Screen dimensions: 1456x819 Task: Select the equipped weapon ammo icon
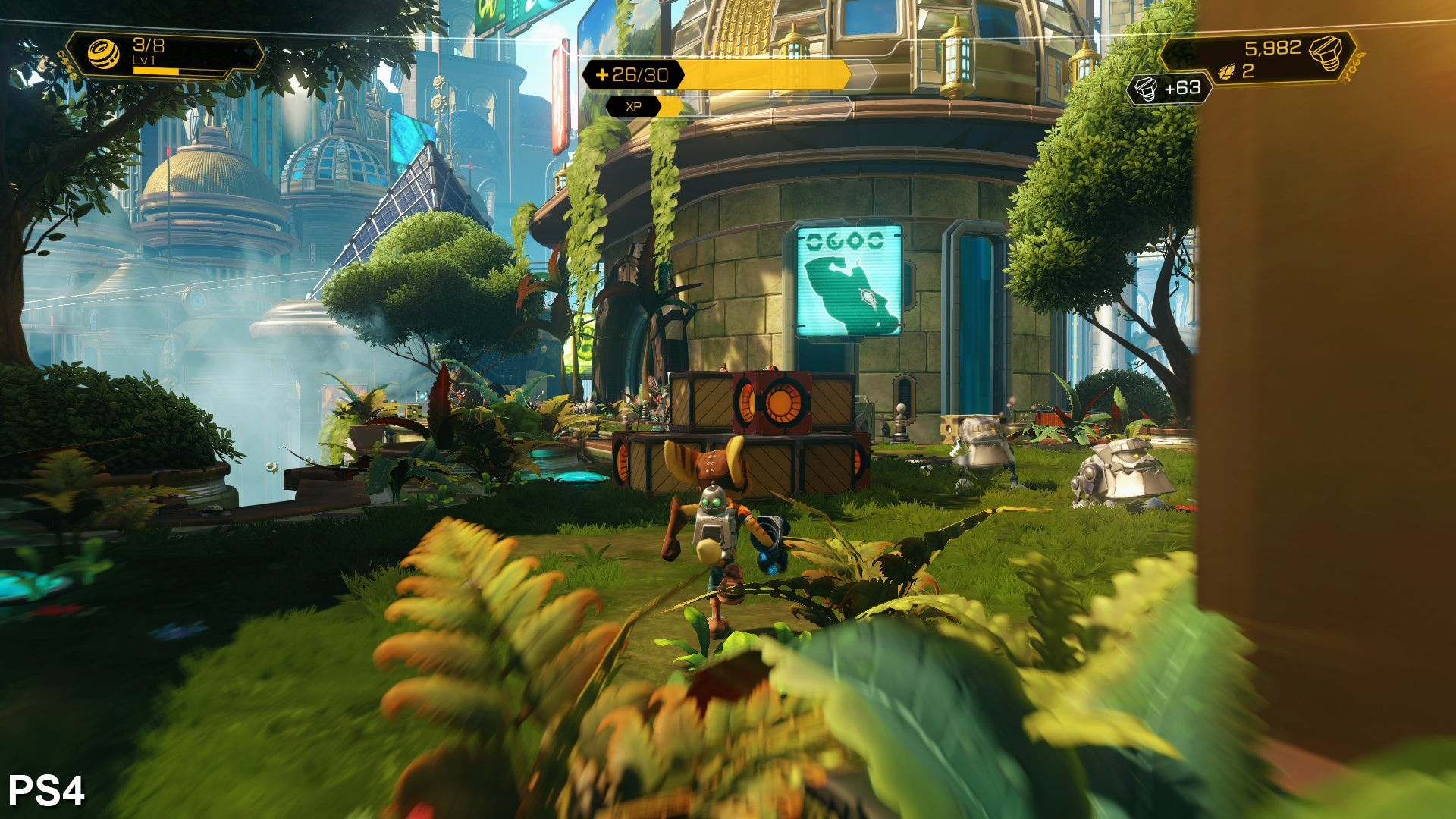104,55
